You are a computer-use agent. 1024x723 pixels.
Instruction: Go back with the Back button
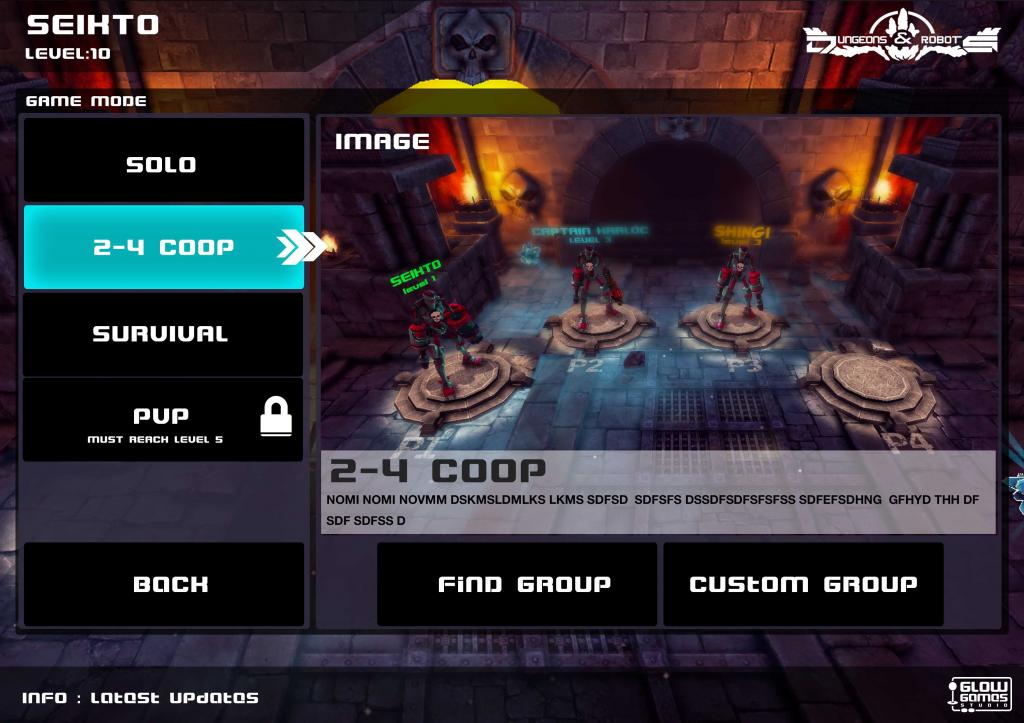tap(164, 584)
